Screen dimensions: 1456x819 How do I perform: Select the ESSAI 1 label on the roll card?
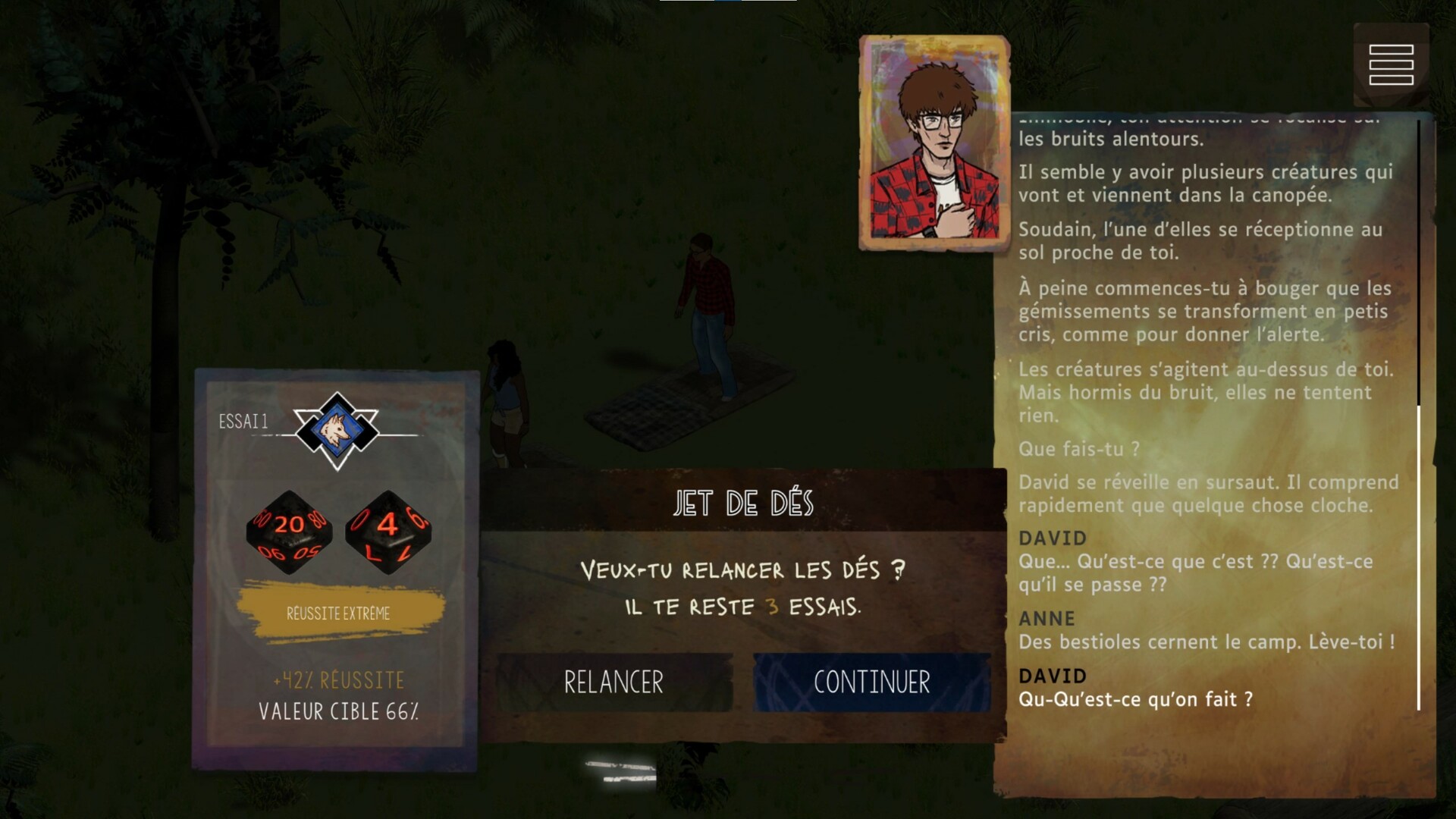[x=241, y=422]
